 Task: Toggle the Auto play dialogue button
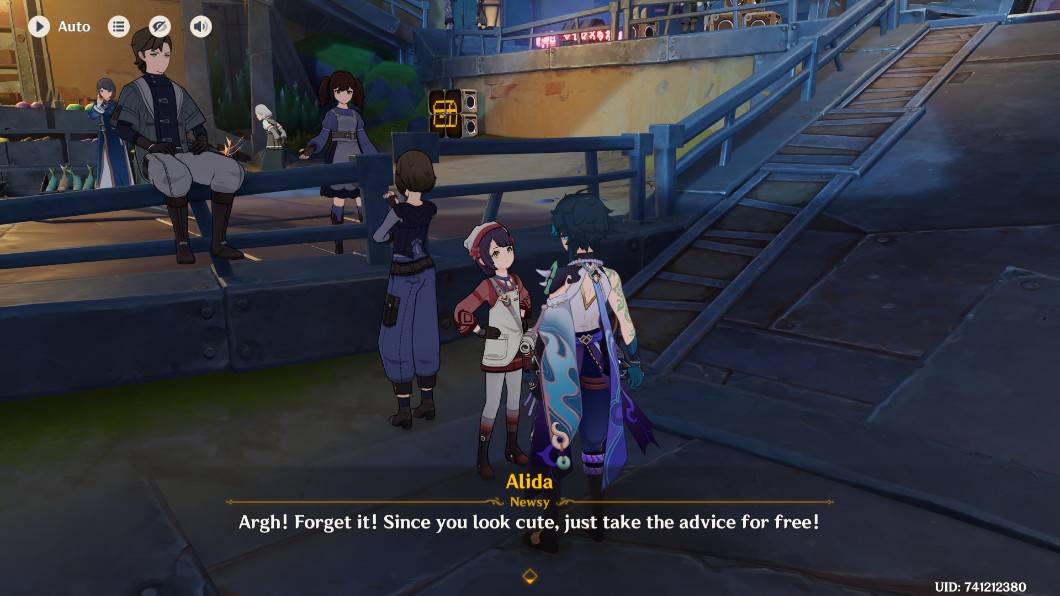[39, 26]
